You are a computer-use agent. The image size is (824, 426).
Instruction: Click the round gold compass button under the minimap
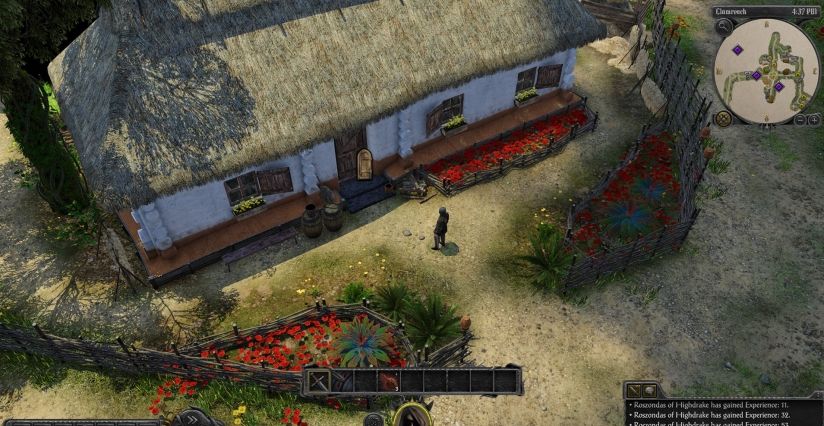[724, 118]
